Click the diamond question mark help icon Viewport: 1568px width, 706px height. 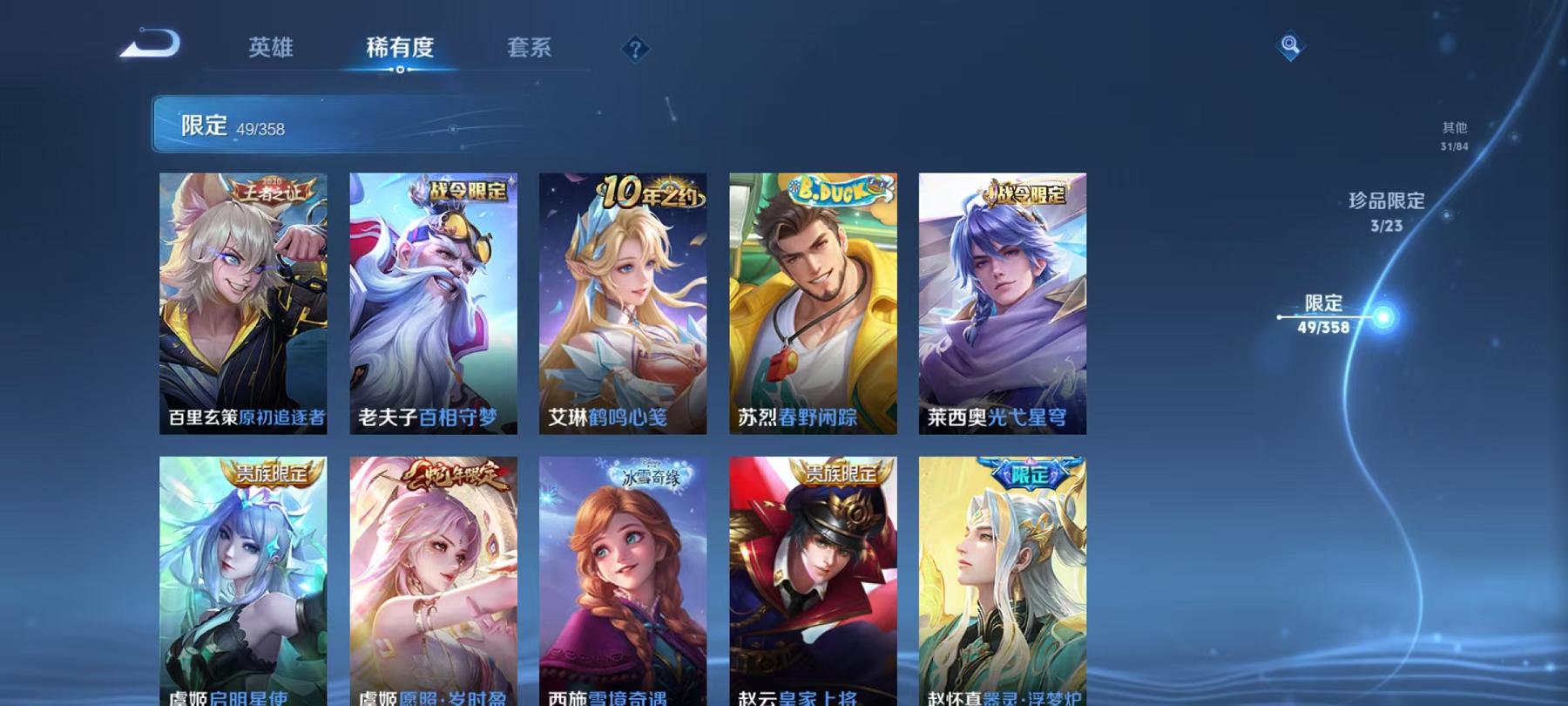[634, 51]
